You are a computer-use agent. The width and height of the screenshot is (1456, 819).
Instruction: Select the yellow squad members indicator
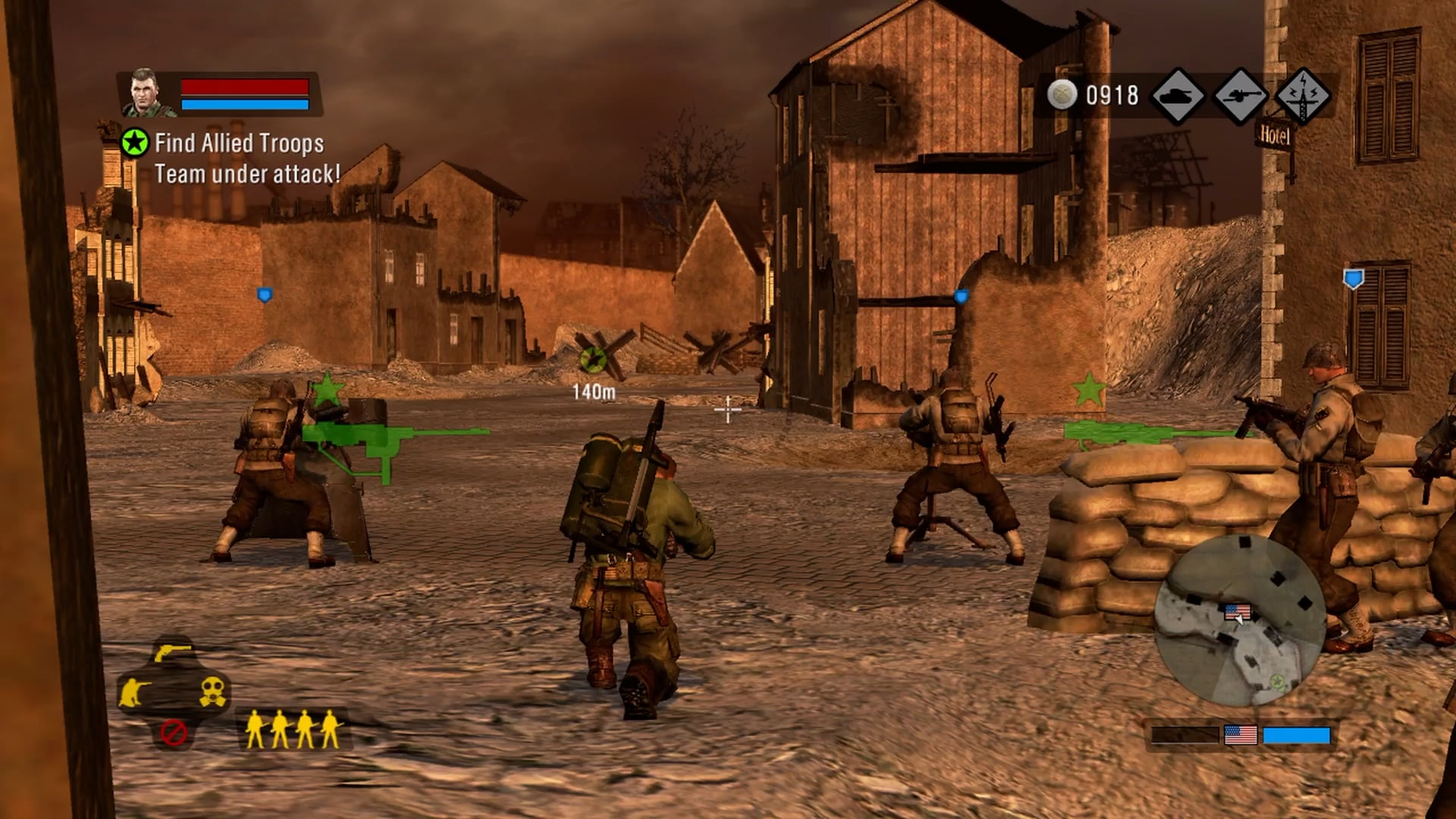292,730
